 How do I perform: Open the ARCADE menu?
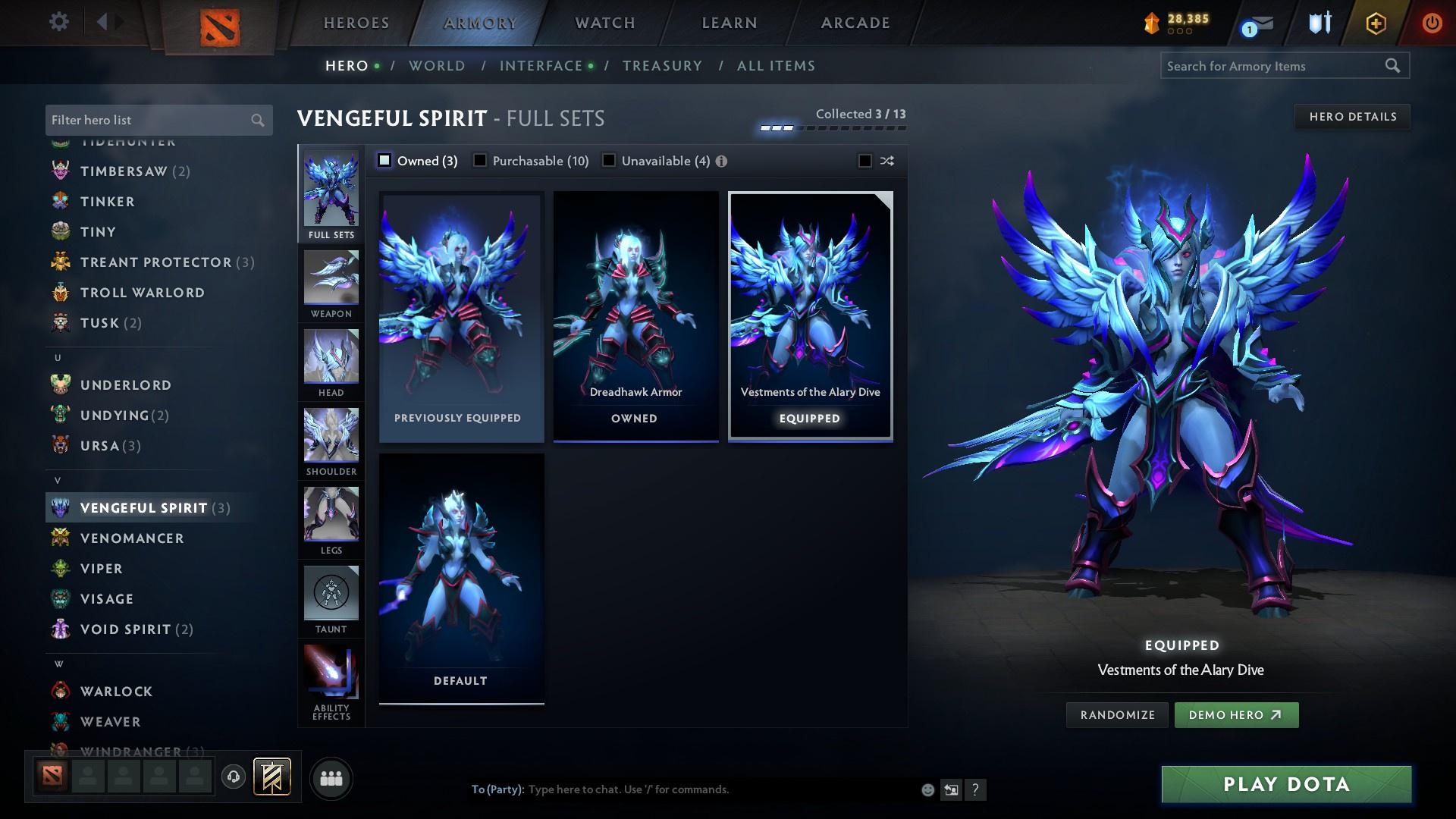point(854,22)
